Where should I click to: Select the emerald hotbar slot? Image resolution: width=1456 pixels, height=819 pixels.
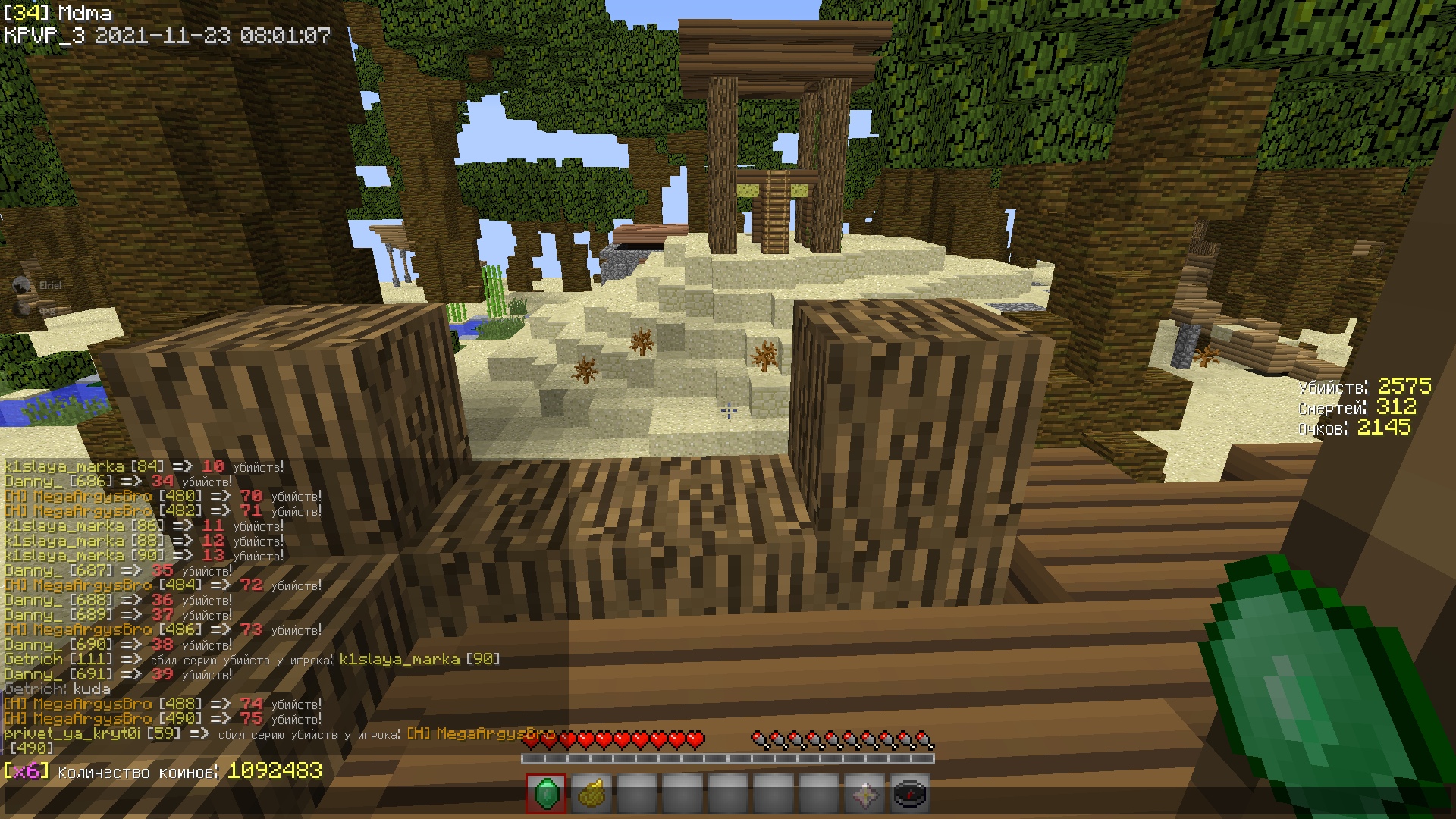(546, 794)
